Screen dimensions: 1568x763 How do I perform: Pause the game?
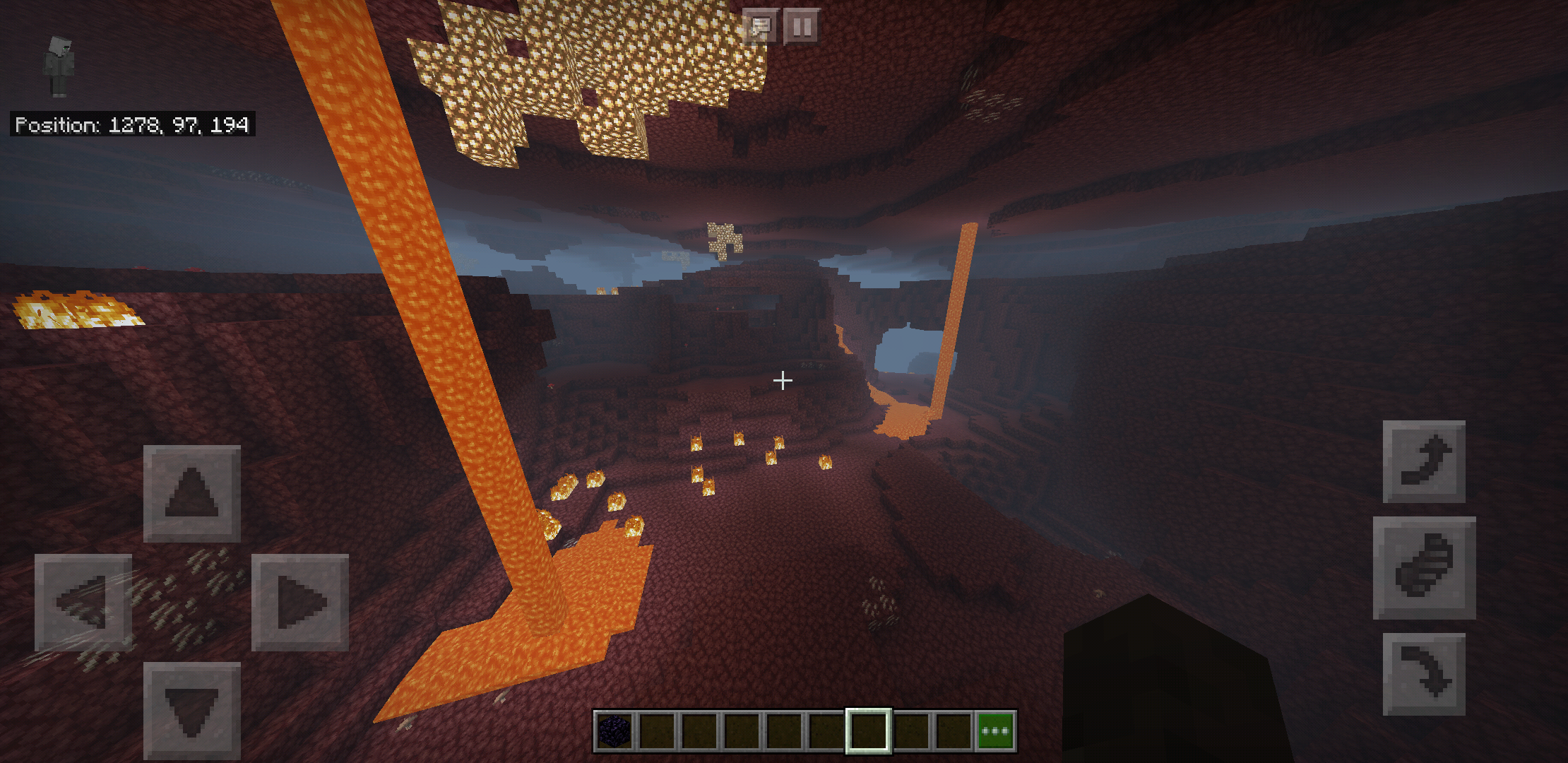click(802, 27)
